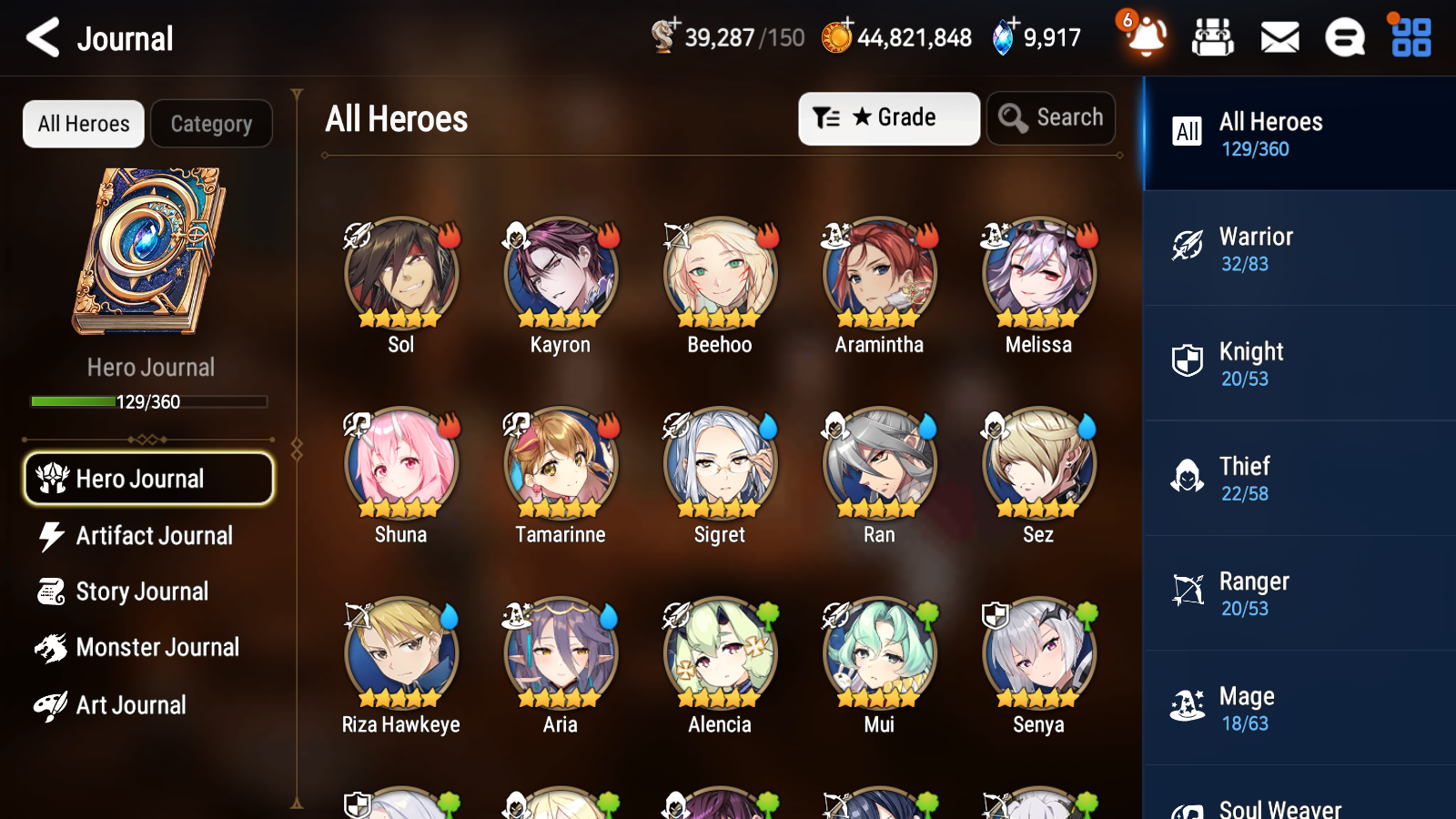1456x819 pixels.
Task: Go back using the Journal arrow
Action: (x=40, y=37)
